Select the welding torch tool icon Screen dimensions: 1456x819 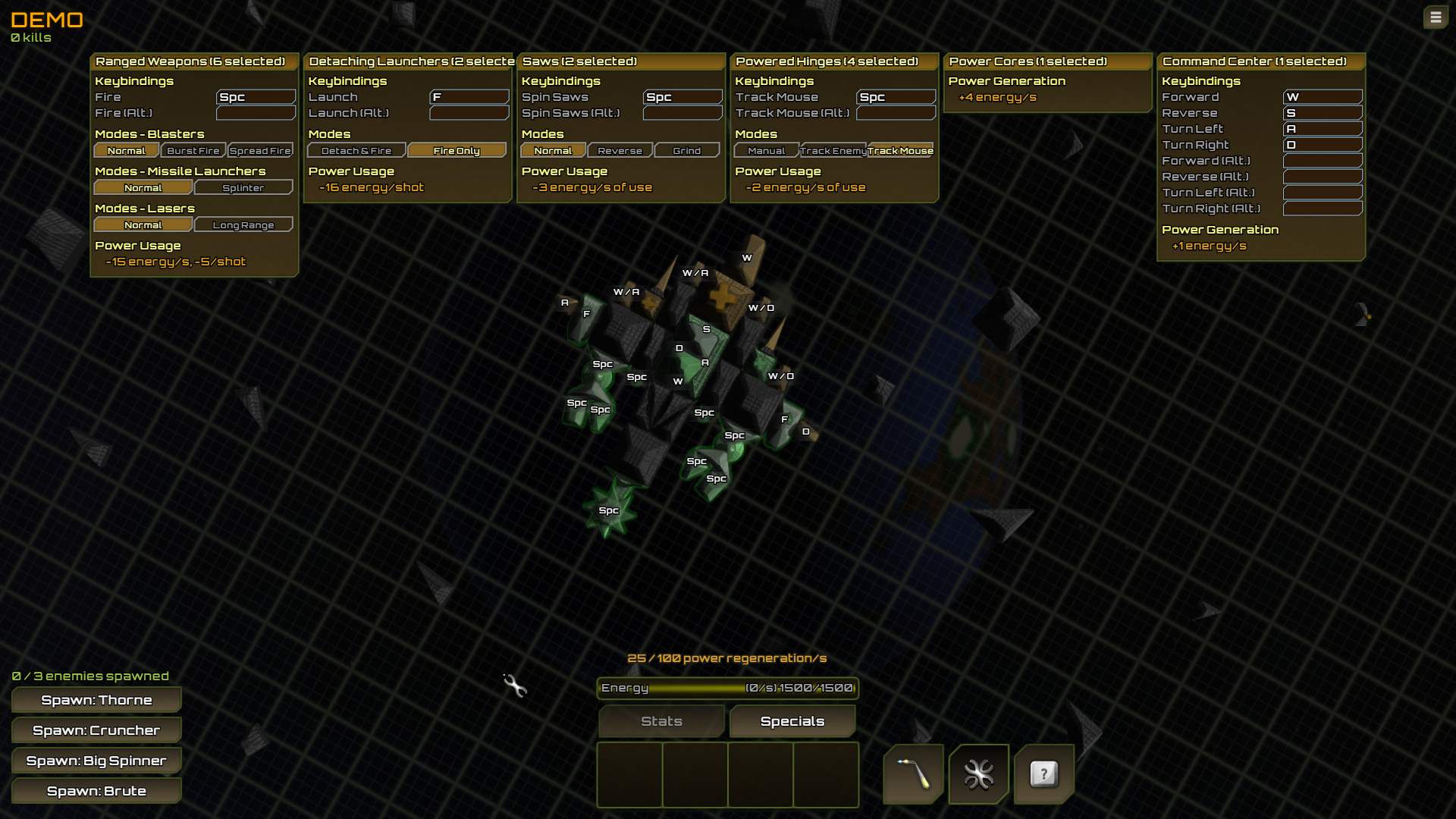pos(913,774)
